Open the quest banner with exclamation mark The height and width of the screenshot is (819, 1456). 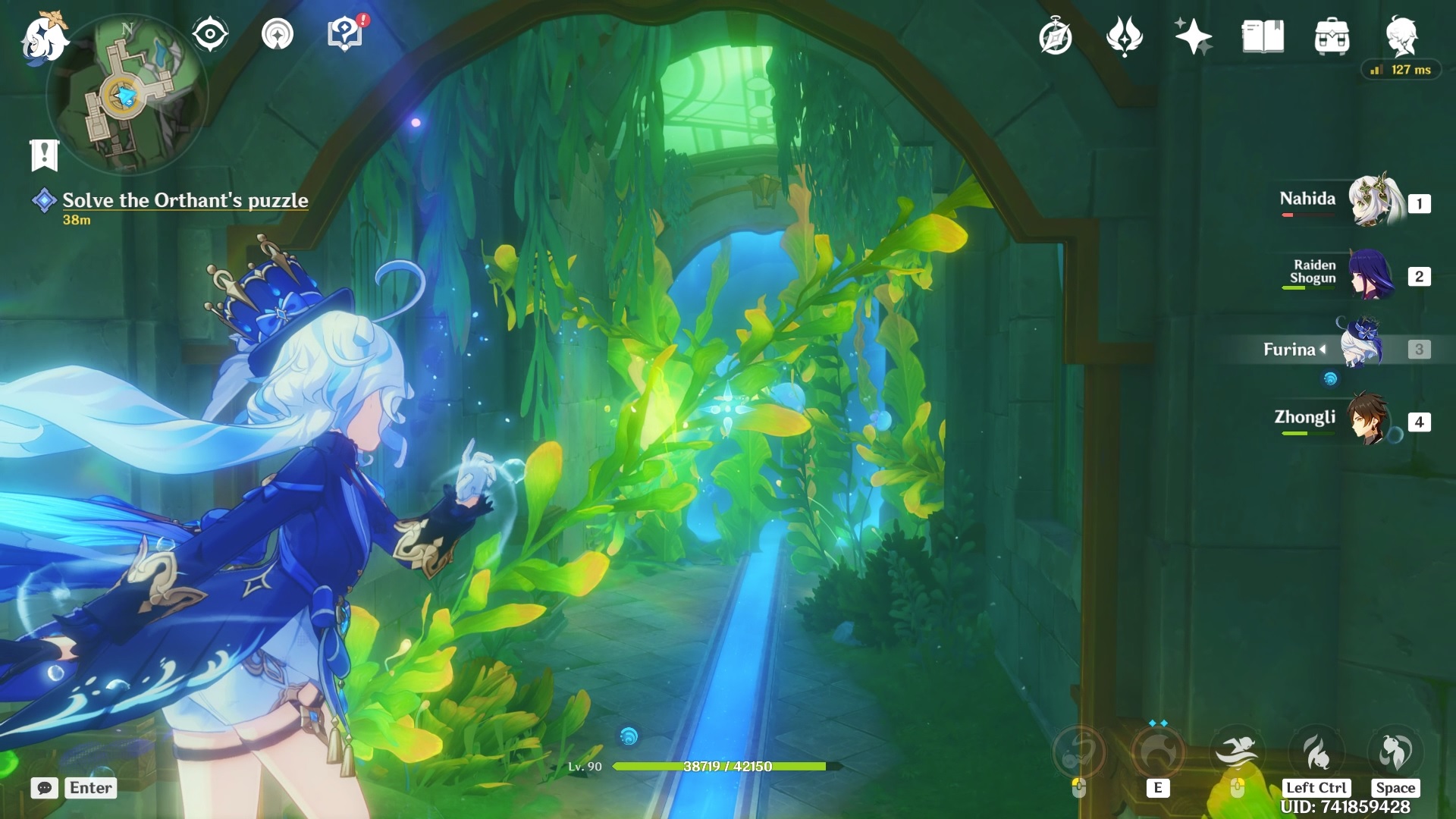coord(44,154)
